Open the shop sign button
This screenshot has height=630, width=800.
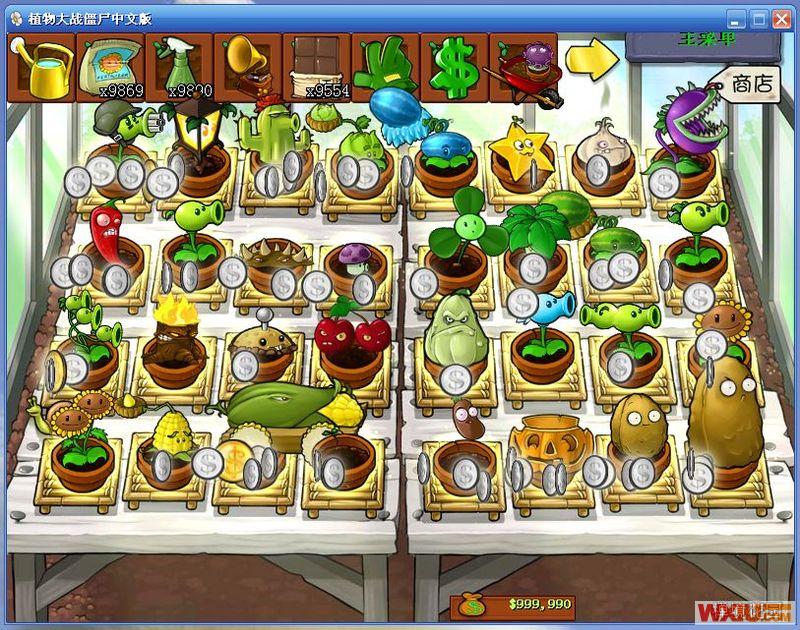tap(748, 83)
